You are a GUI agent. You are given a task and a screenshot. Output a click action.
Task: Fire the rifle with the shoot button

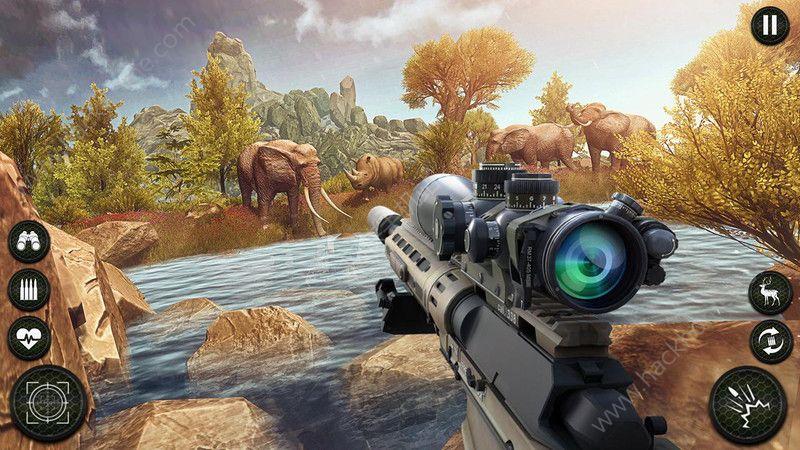pyautogui.click(x=747, y=404)
